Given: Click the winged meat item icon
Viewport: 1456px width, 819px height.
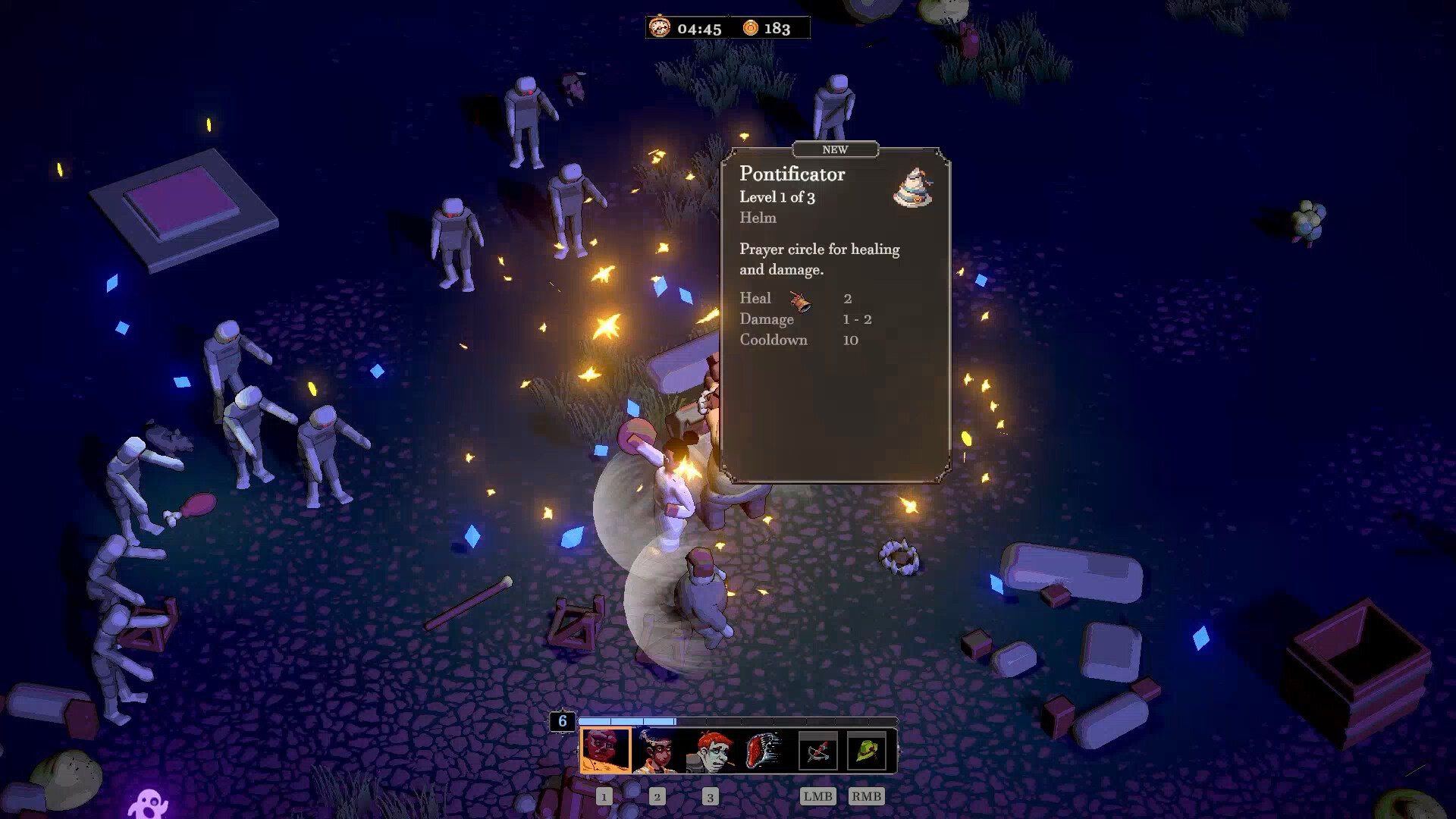Looking at the screenshot, I should click(764, 751).
